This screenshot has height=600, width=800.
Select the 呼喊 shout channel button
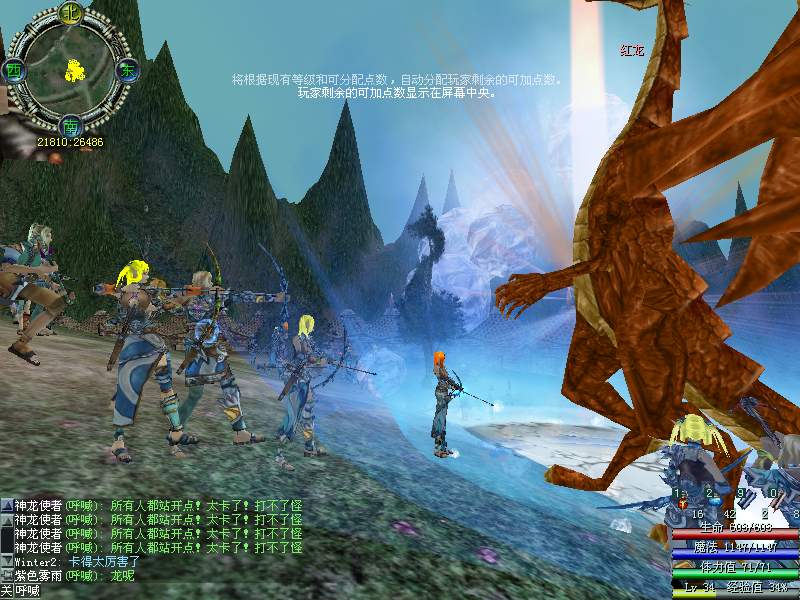[26, 592]
